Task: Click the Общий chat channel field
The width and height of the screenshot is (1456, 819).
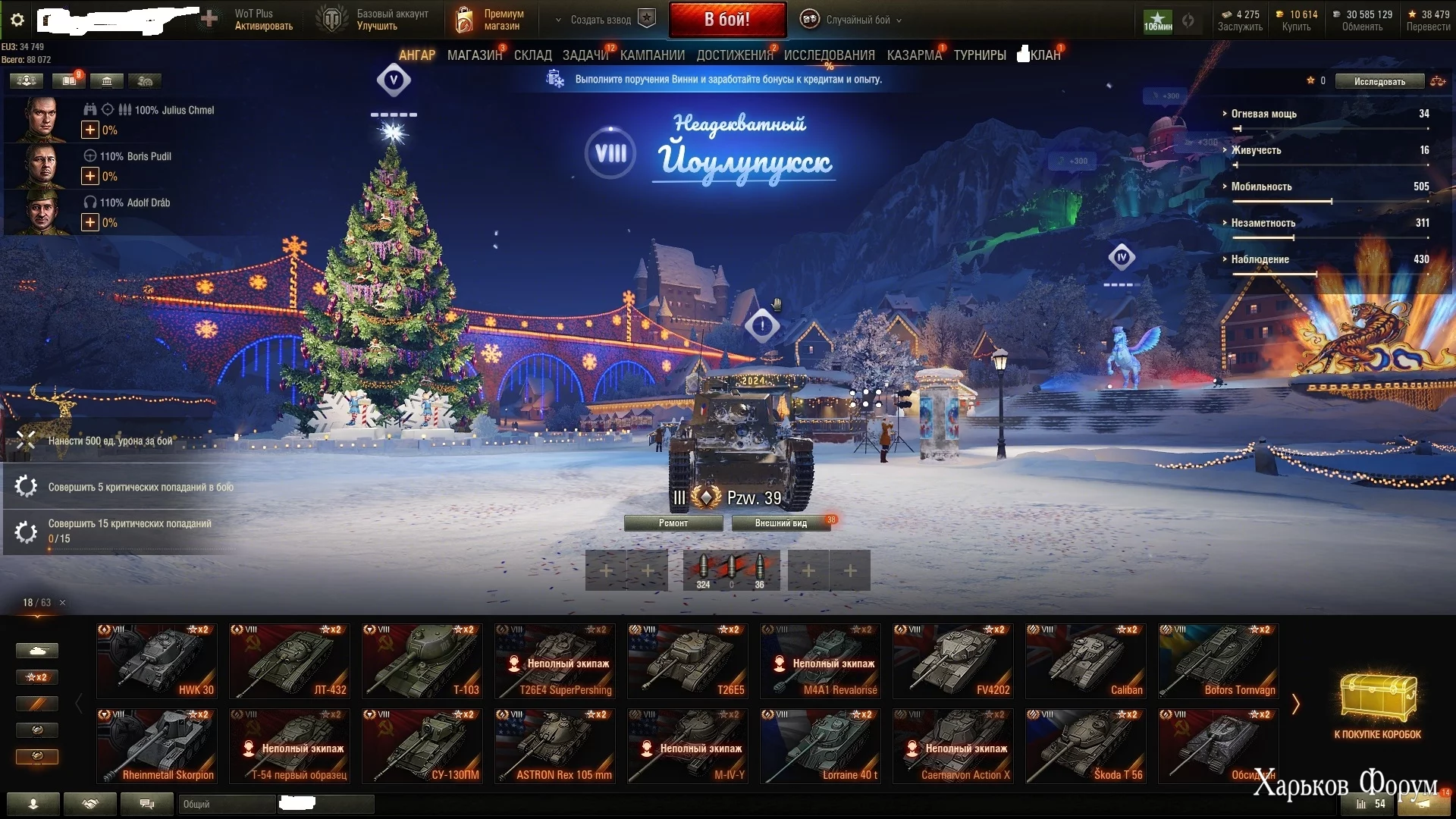Action: 227,804
